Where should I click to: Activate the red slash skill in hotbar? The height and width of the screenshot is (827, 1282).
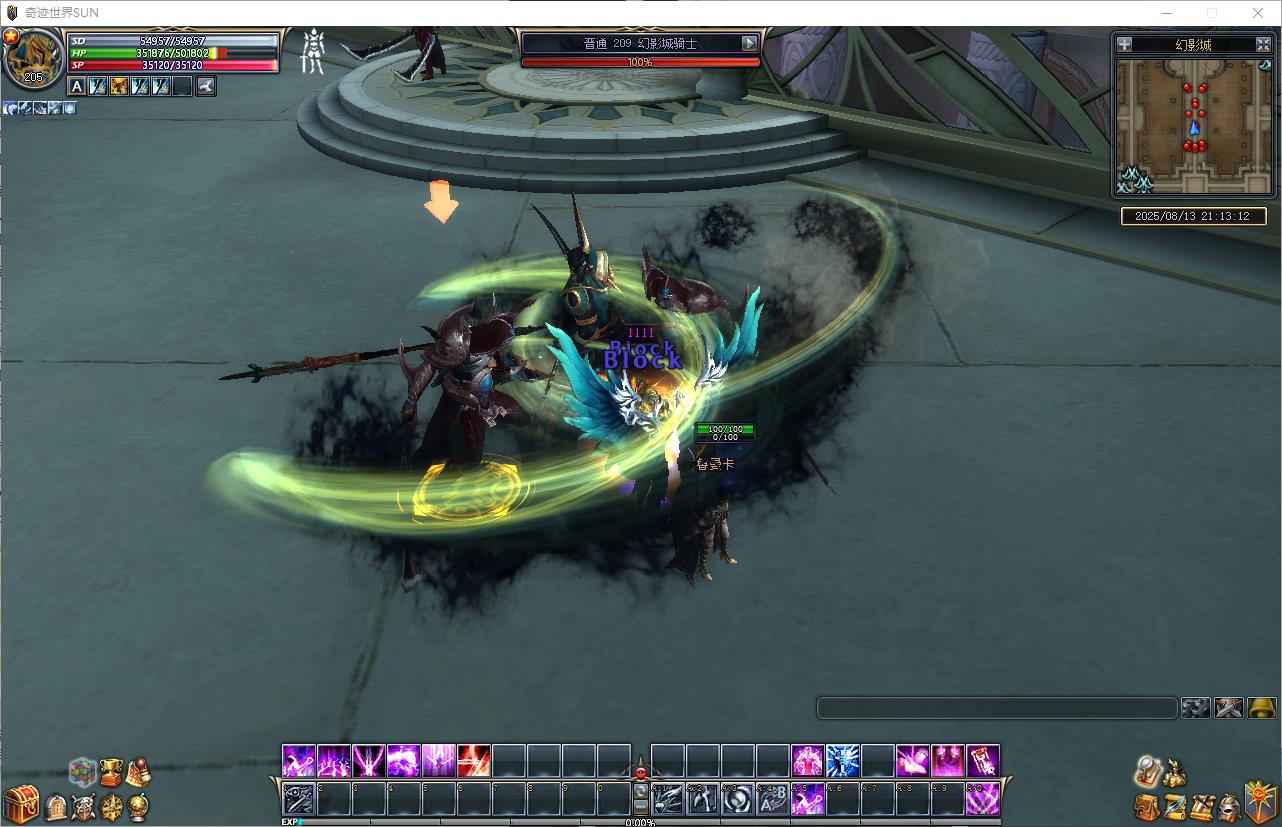point(473,761)
